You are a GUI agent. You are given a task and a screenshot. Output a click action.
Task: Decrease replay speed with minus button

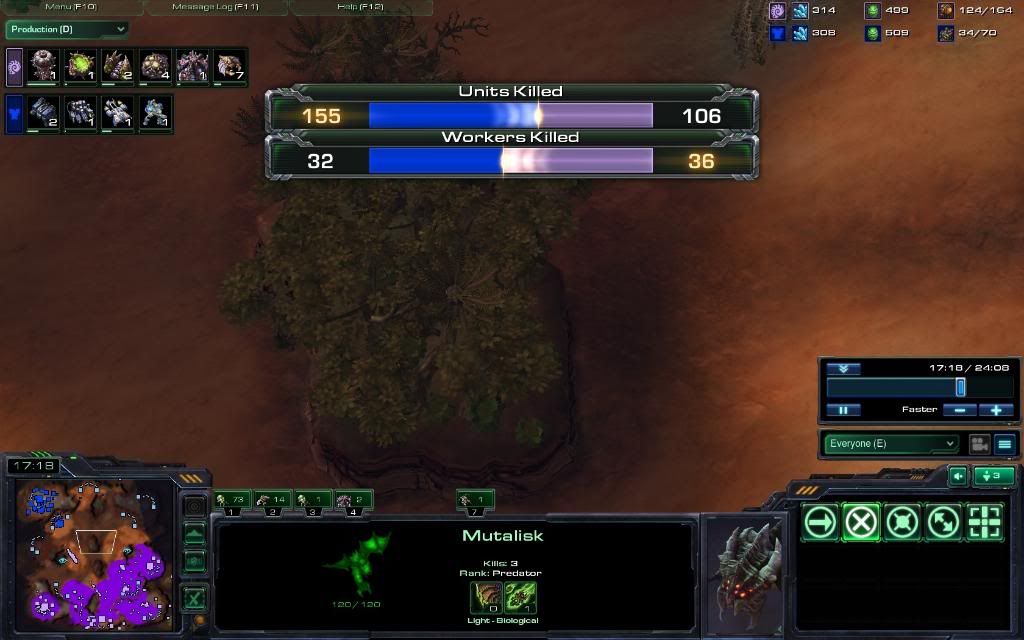960,410
